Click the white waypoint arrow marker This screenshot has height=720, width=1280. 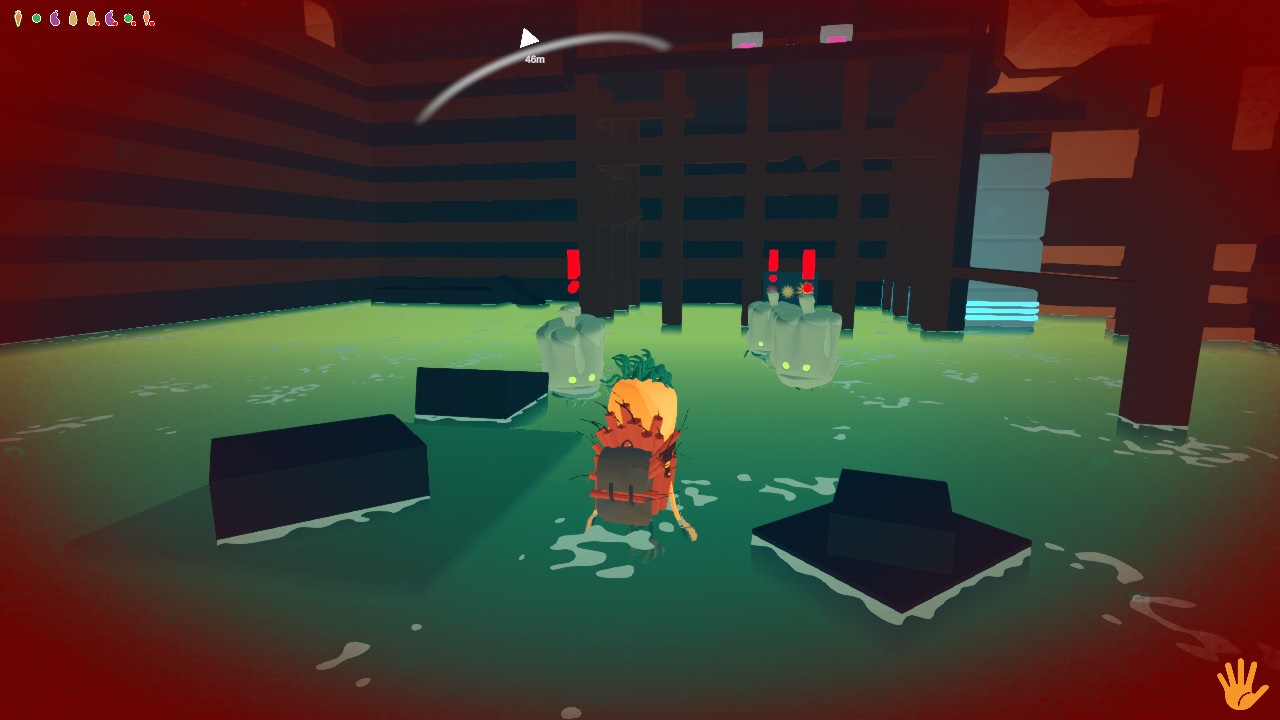click(528, 36)
